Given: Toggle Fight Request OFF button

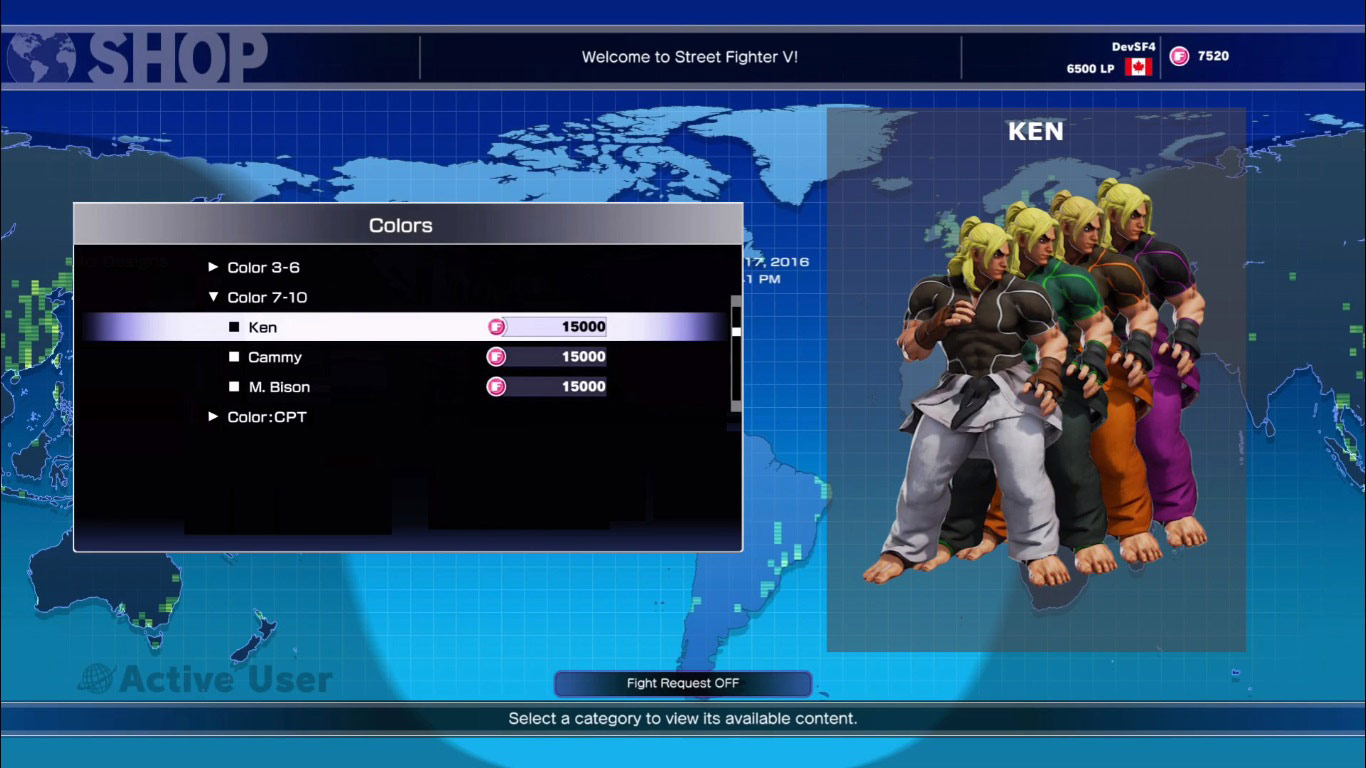Looking at the screenshot, I should pos(683,683).
